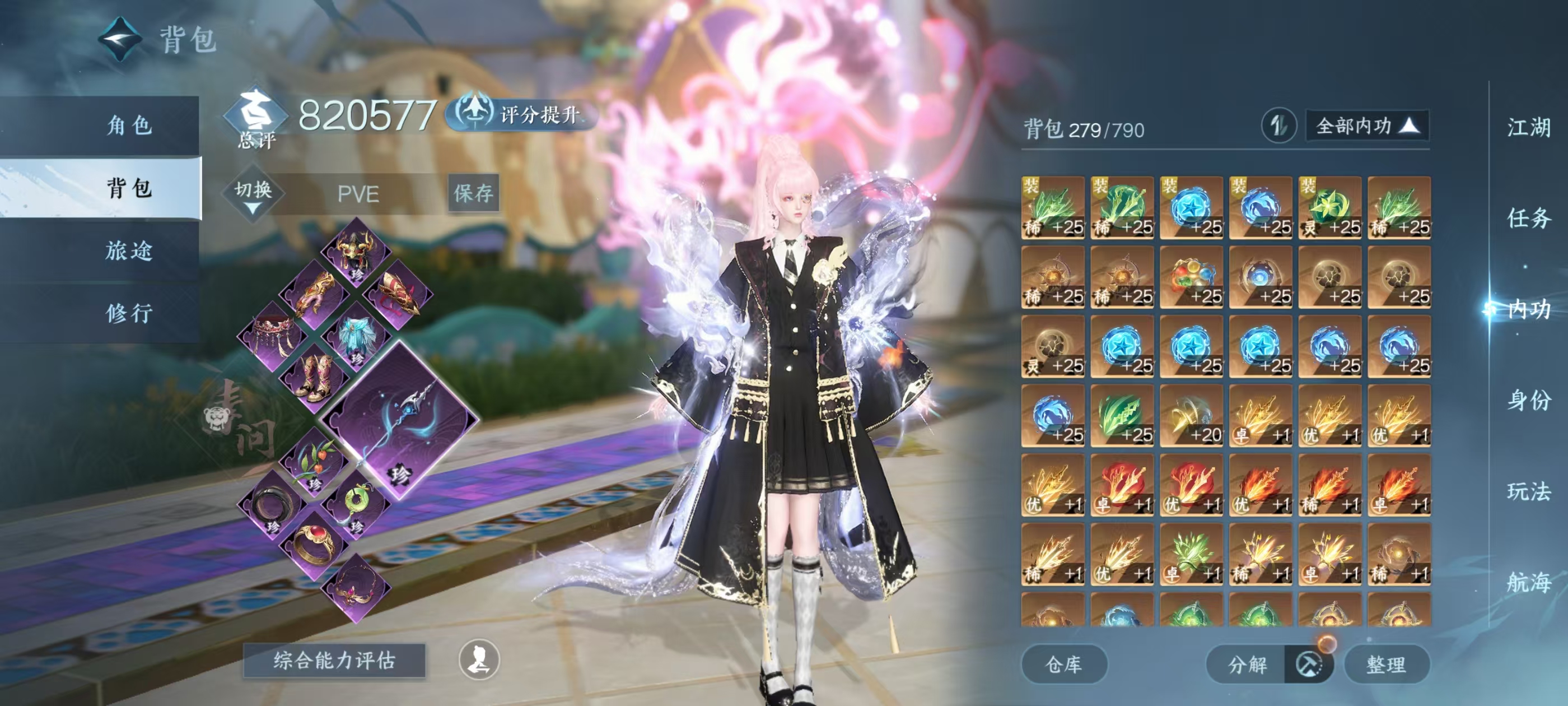Open 综合能力评估 ability evaluation
This screenshot has width=1568, height=706.
334,660
